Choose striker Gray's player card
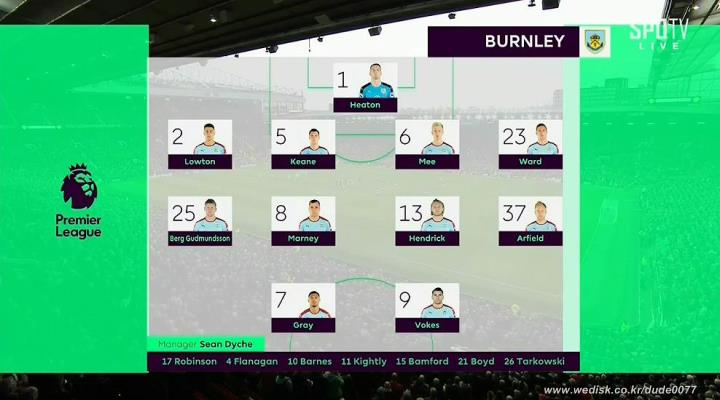 303,308
